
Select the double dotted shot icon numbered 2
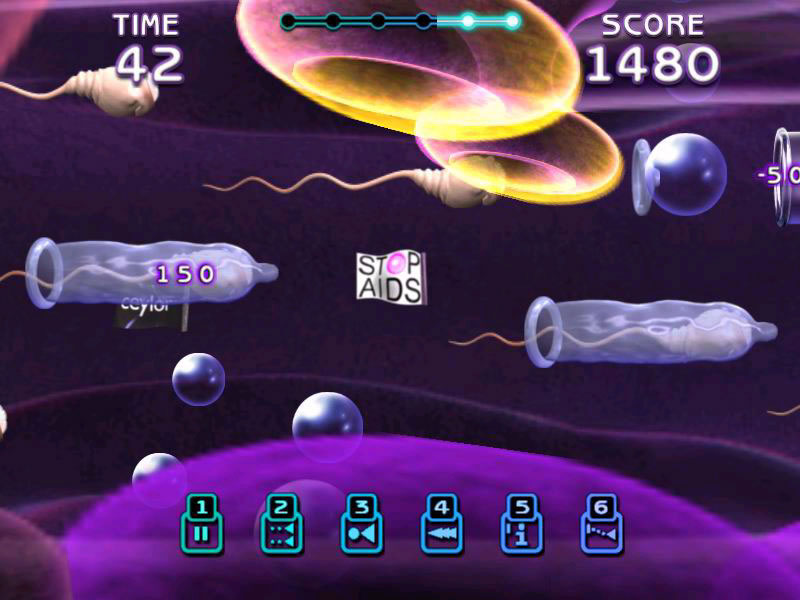[x=281, y=525]
